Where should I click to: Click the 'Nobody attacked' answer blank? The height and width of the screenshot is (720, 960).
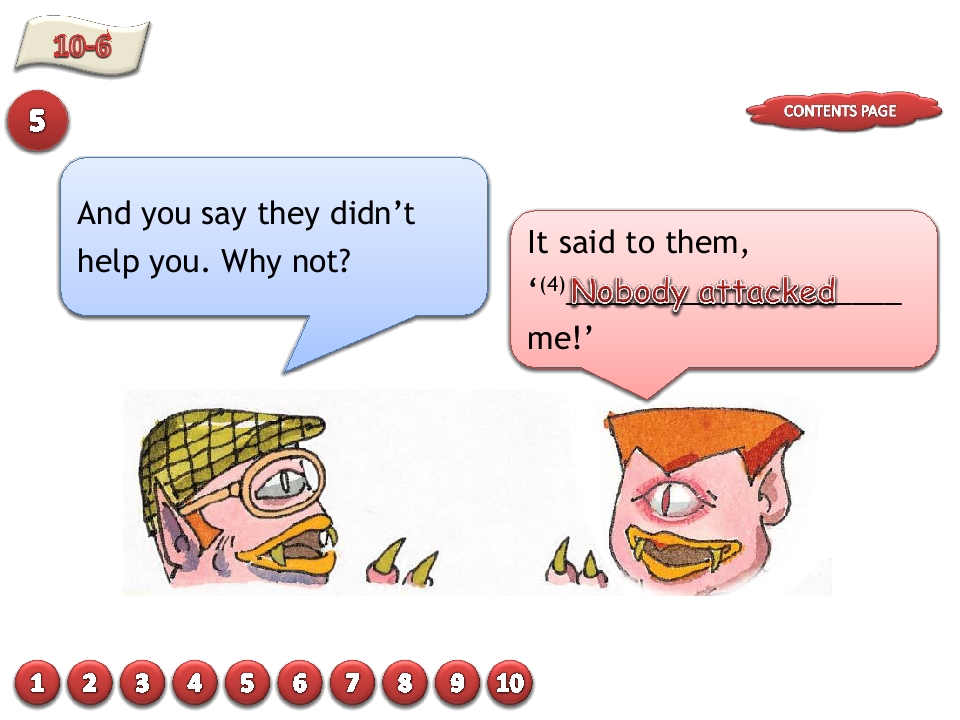(704, 292)
